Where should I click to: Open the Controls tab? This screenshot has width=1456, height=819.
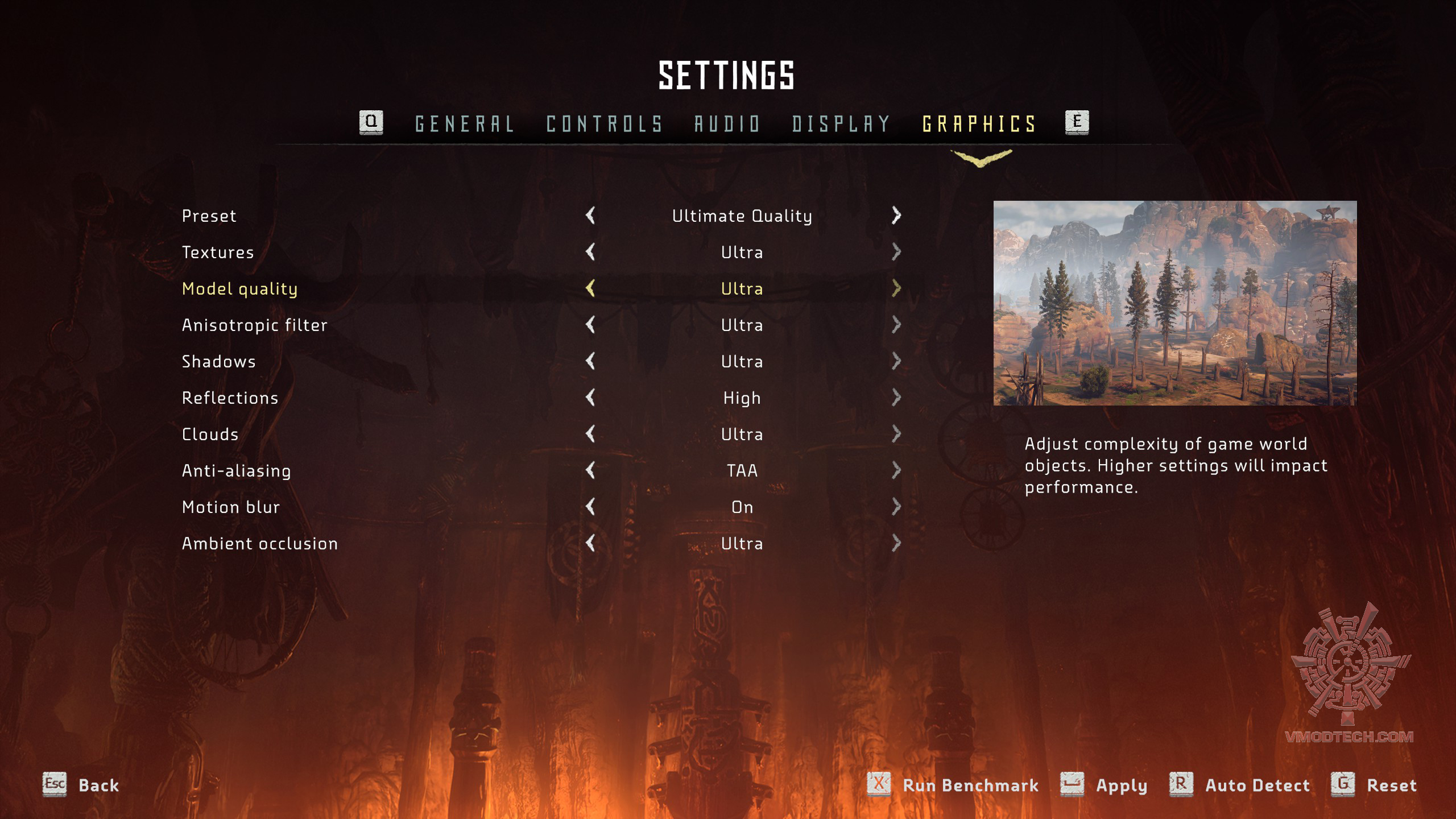tap(604, 123)
